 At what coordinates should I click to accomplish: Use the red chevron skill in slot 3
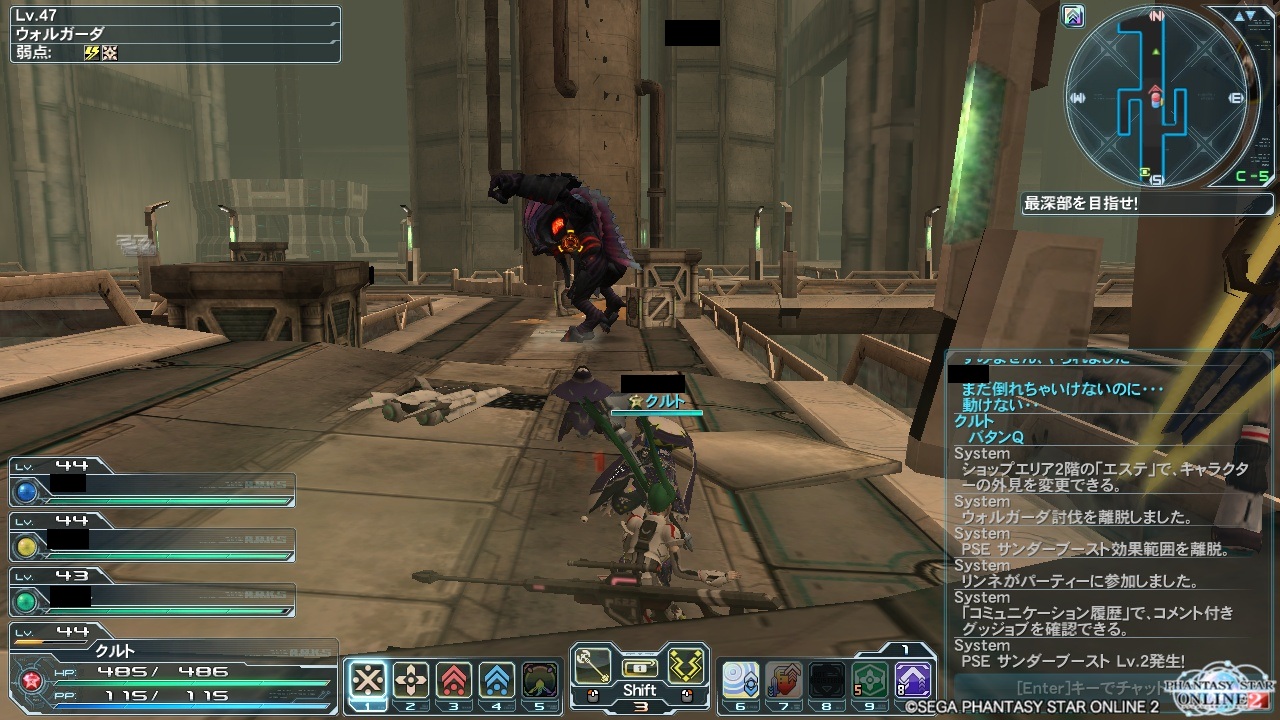[454, 680]
